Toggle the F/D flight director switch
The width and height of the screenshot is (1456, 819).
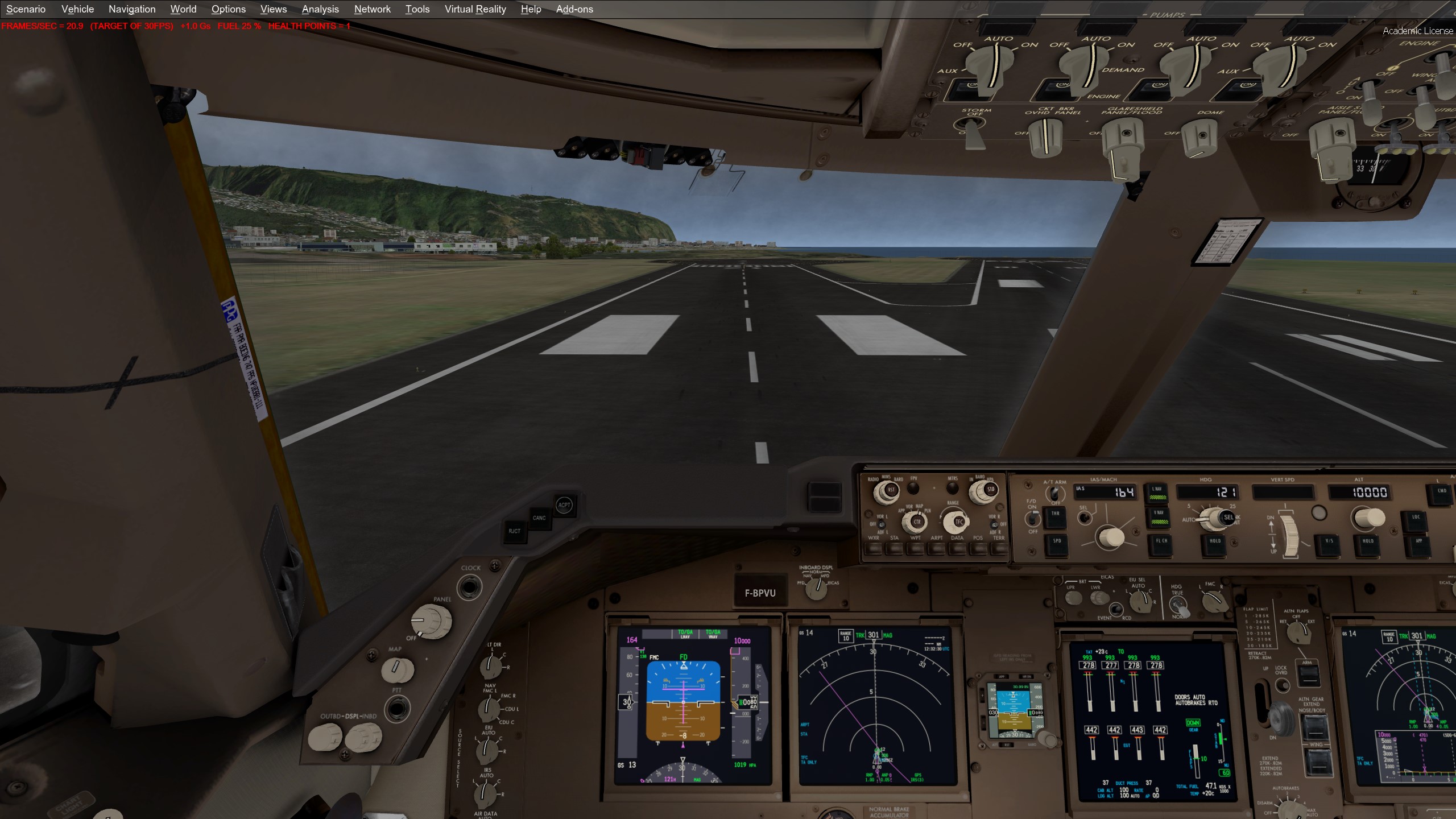[x=1032, y=519]
